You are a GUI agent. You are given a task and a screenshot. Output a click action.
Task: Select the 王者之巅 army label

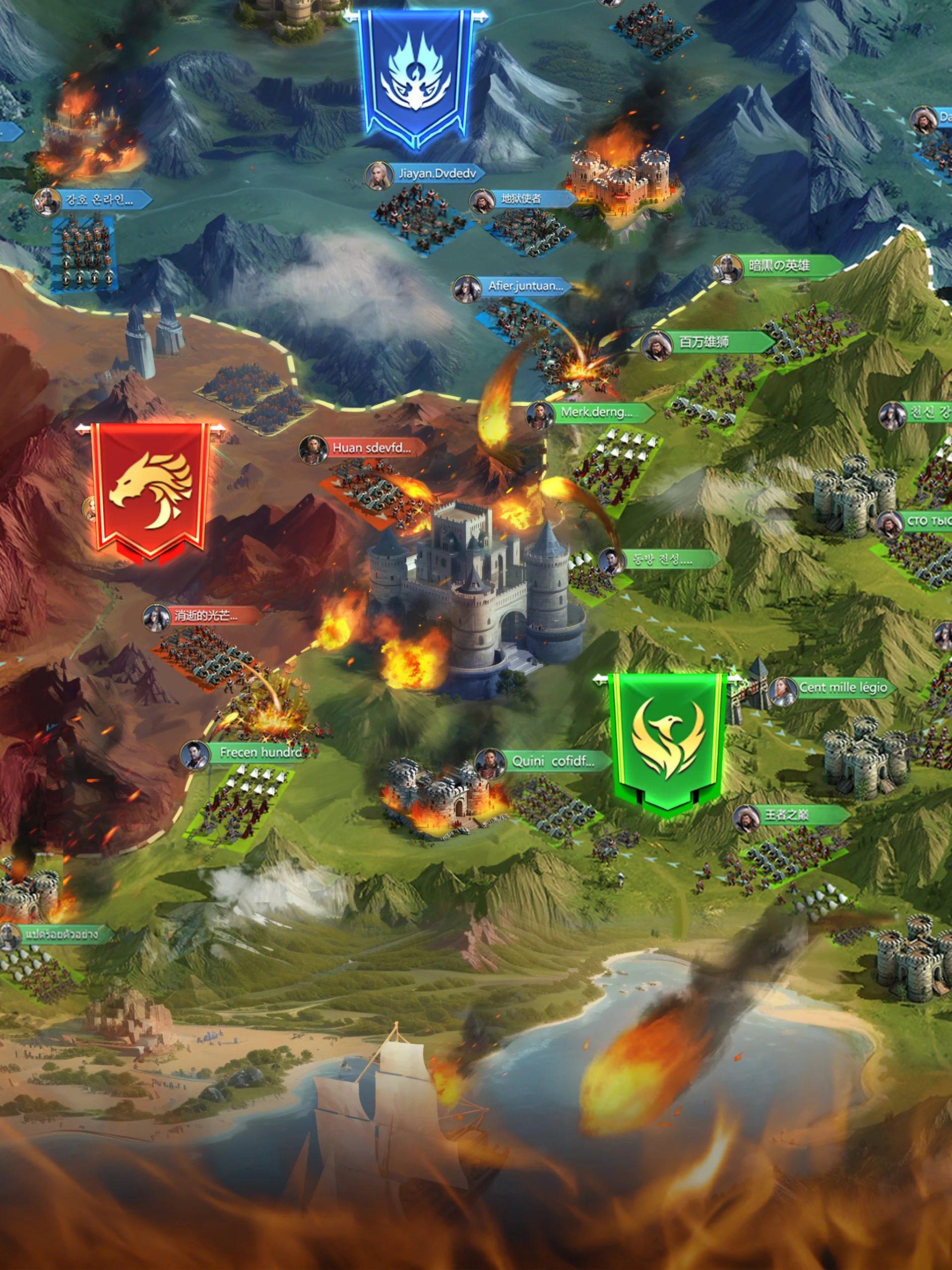787,815
